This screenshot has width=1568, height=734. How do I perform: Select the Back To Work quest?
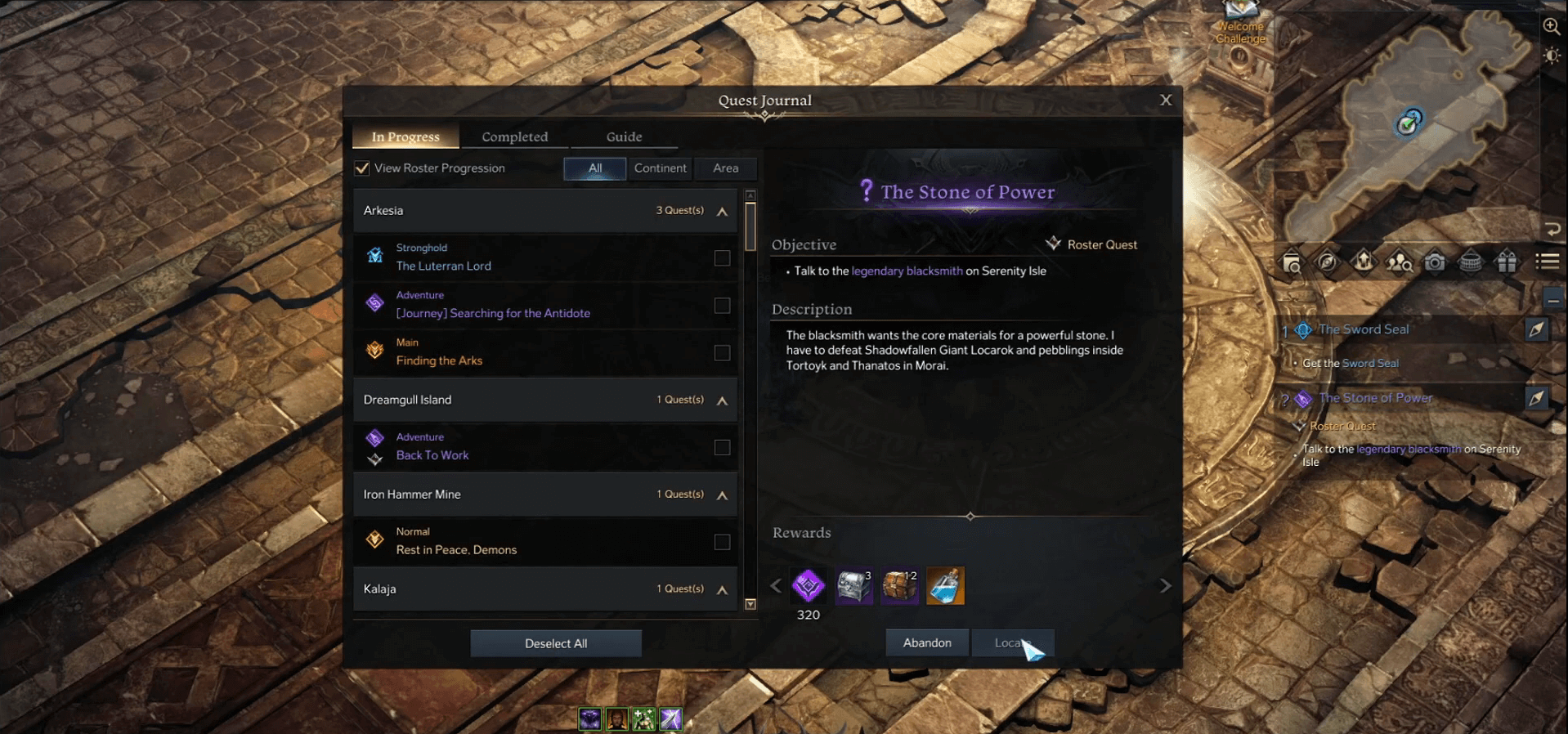(x=432, y=455)
